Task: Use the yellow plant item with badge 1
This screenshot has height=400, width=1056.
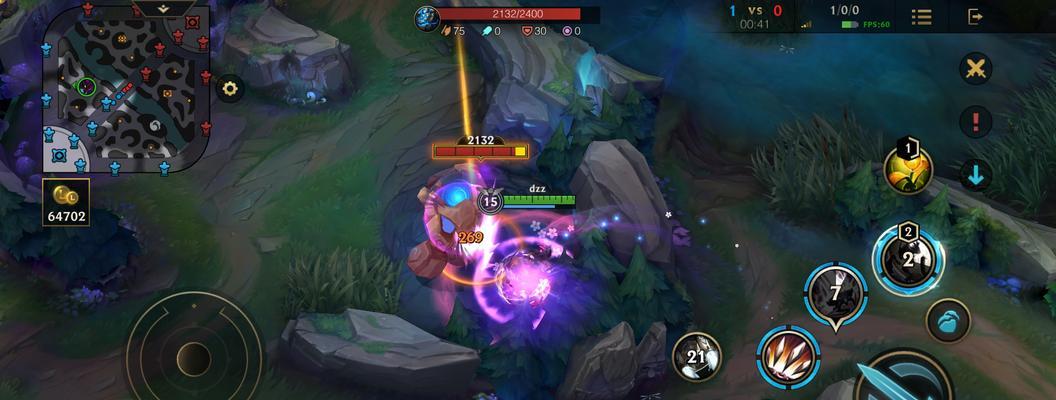Action: 907,171
